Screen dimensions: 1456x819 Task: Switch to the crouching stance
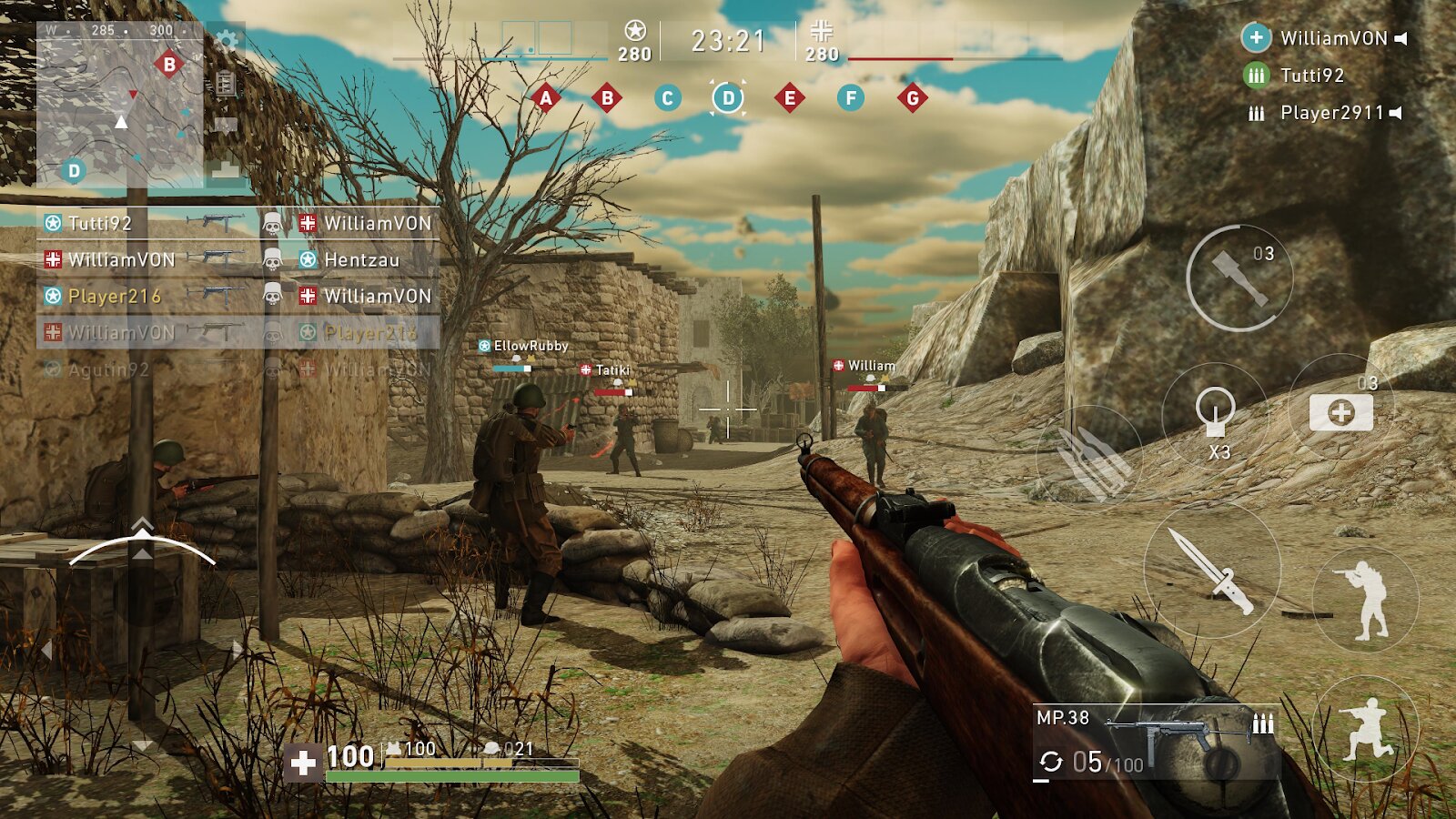1365,729
